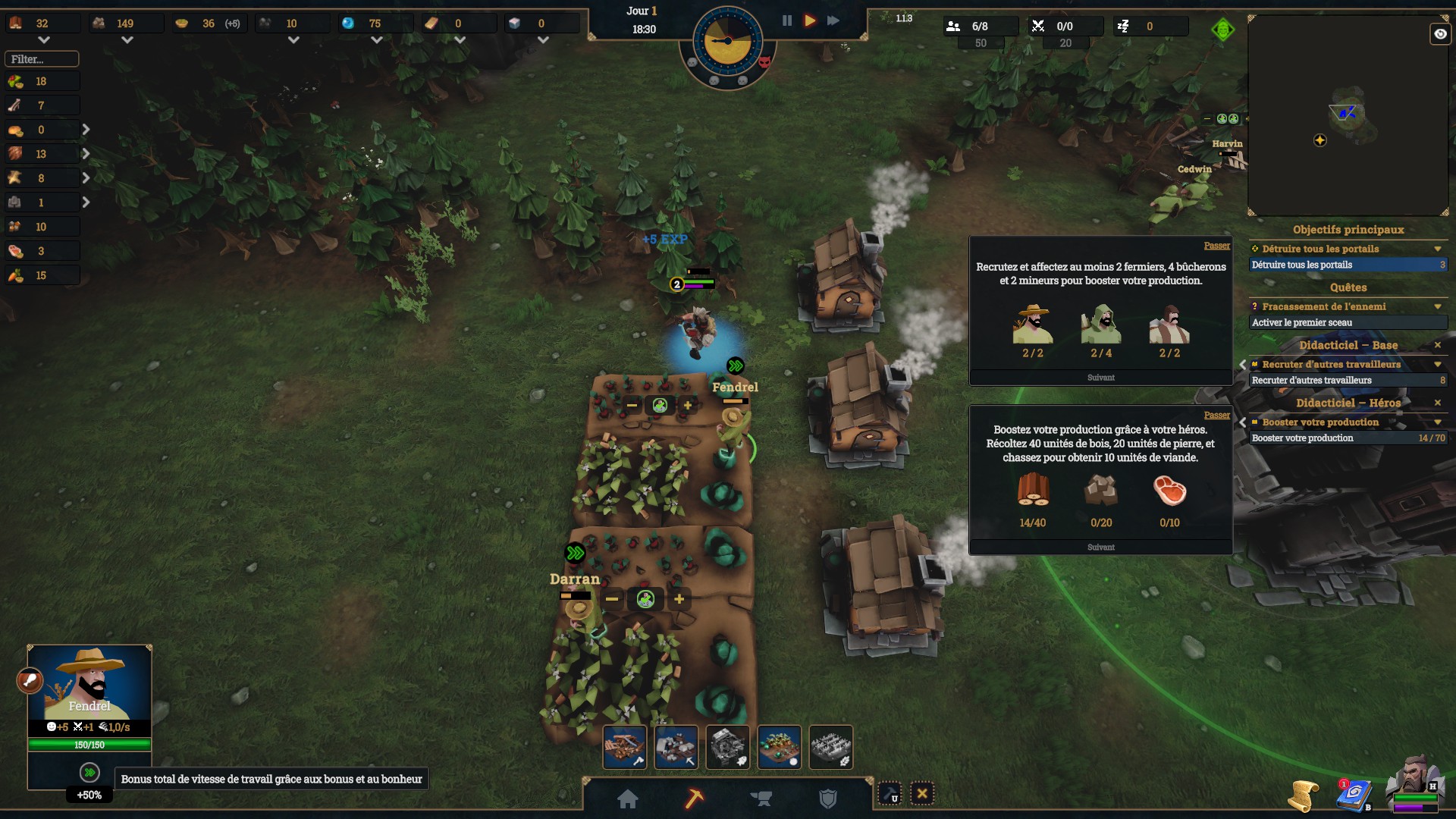The image size is (1456, 819).
Task: Toggle the minimap eye visibility button
Action: (1439, 34)
